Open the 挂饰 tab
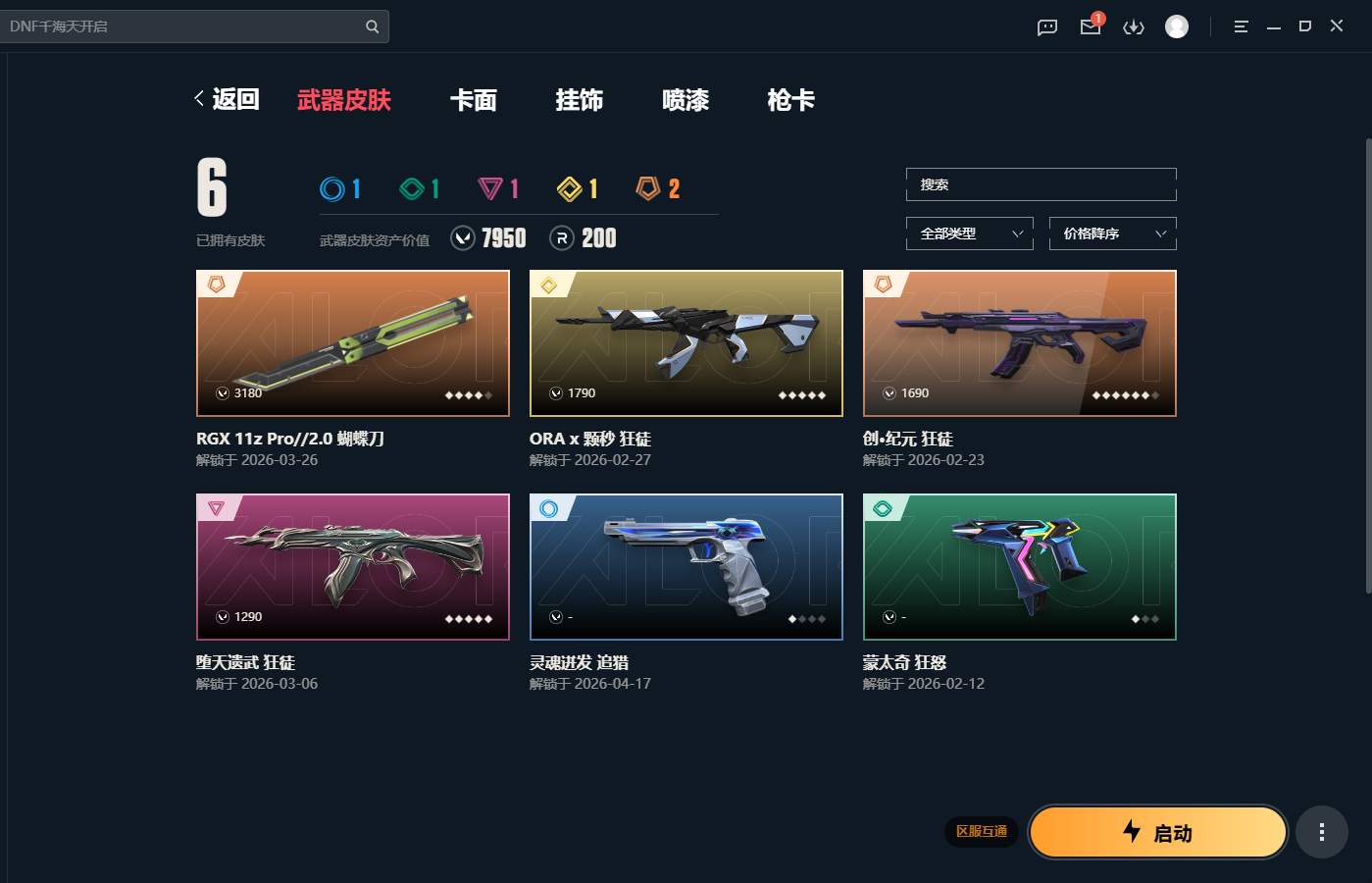 pos(579,100)
